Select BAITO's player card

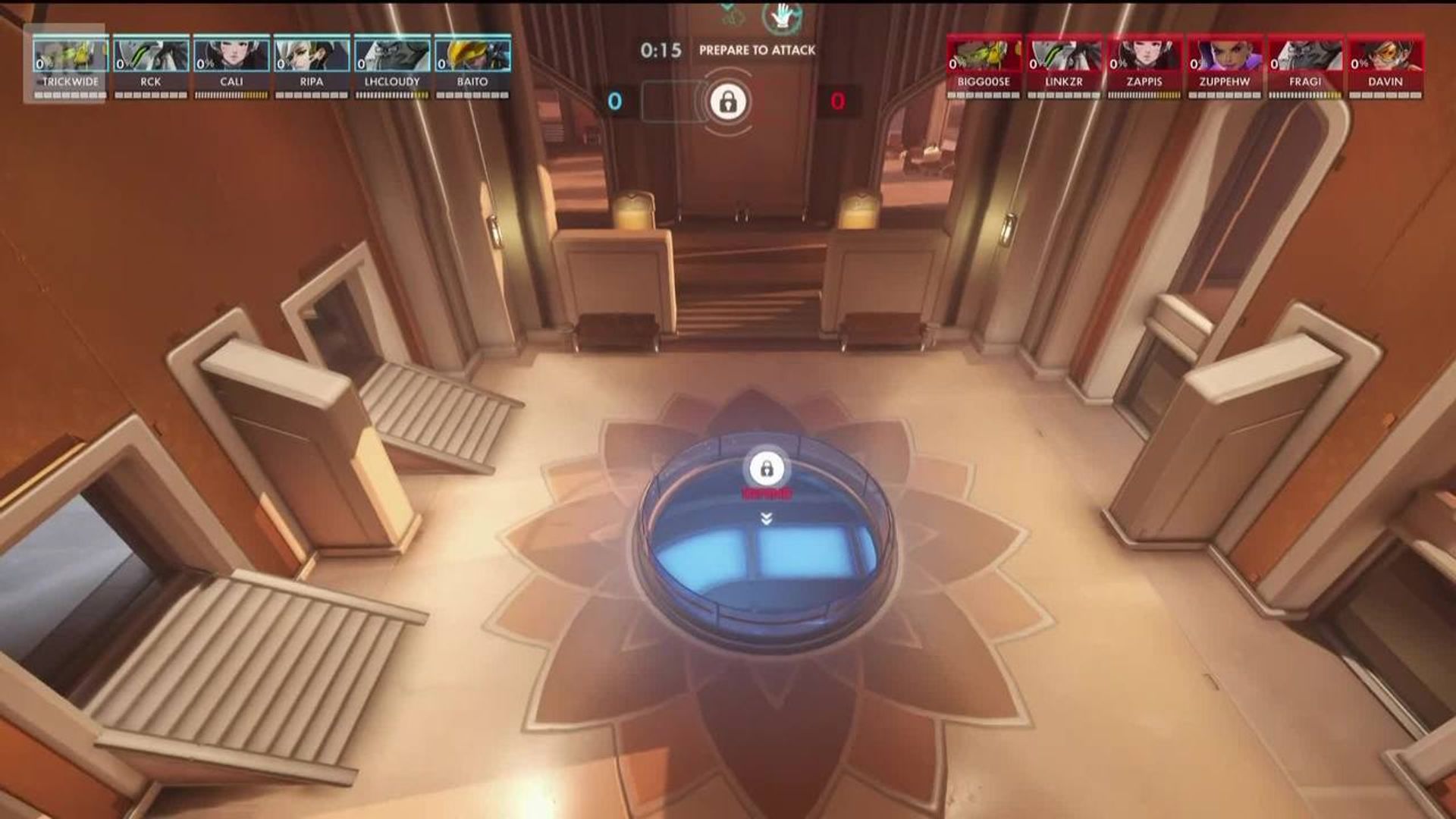(x=472, y=64)
